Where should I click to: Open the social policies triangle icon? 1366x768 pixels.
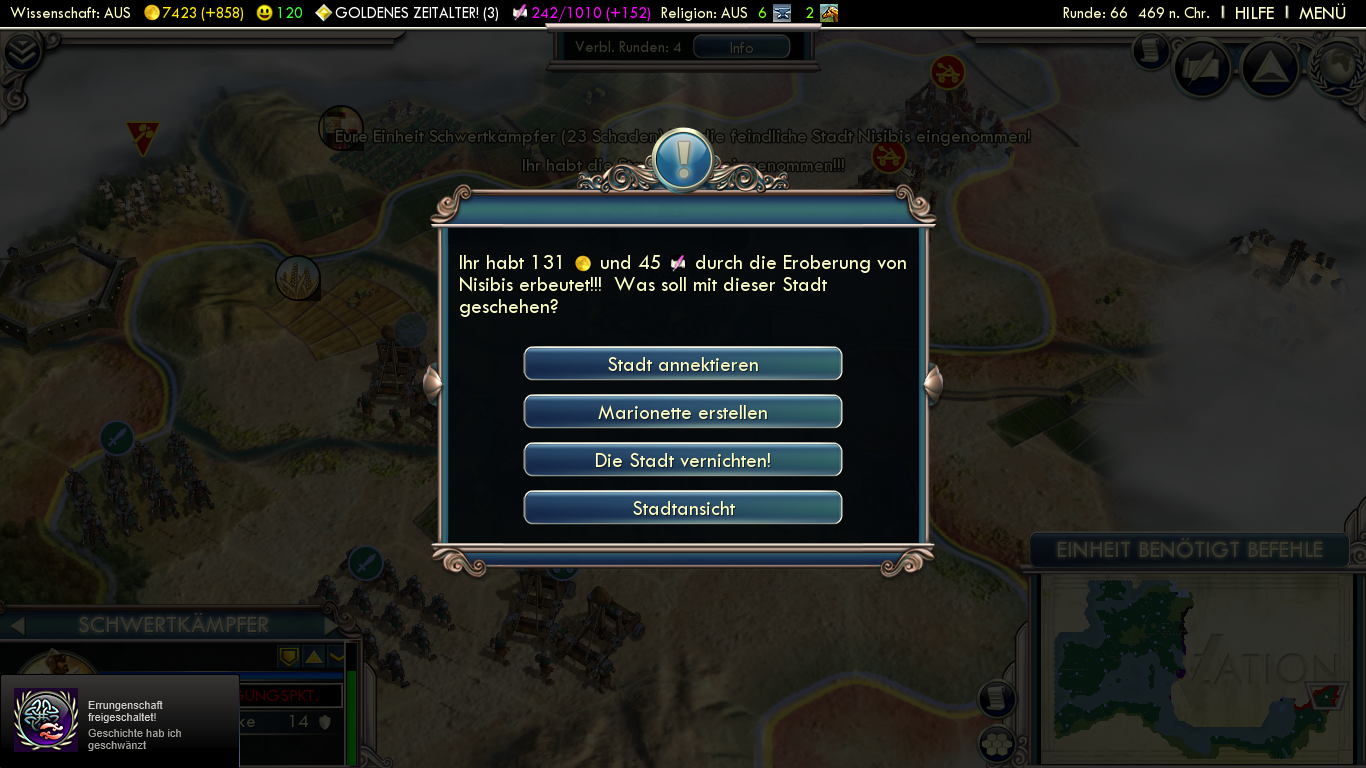[1269, 67]
